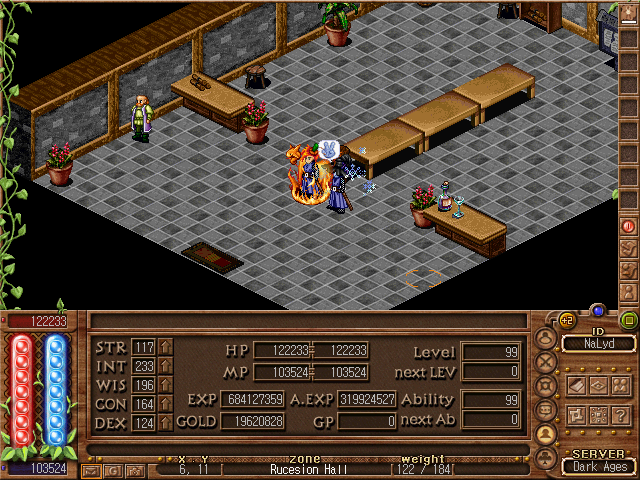Click the gold +2 coin button

pyautogui.click(x=566, y=322)
